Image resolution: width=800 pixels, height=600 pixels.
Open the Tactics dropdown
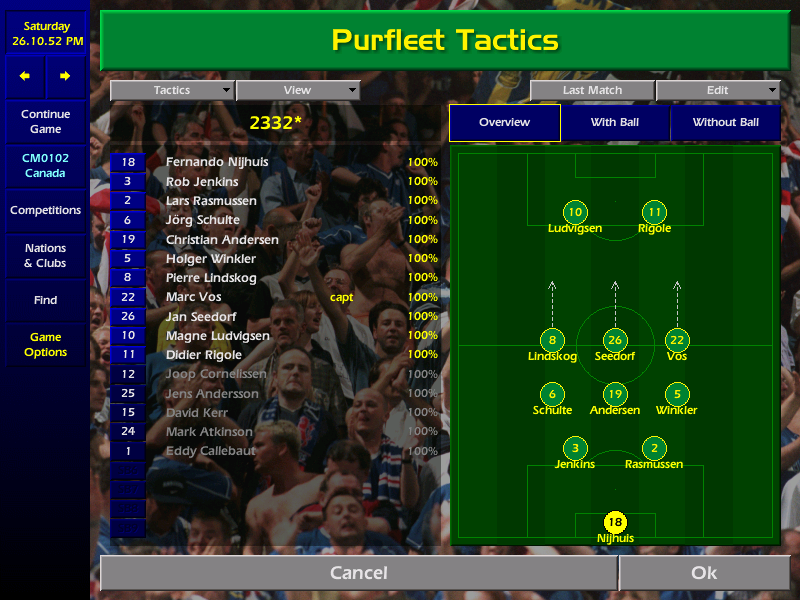tap(172, 90)
